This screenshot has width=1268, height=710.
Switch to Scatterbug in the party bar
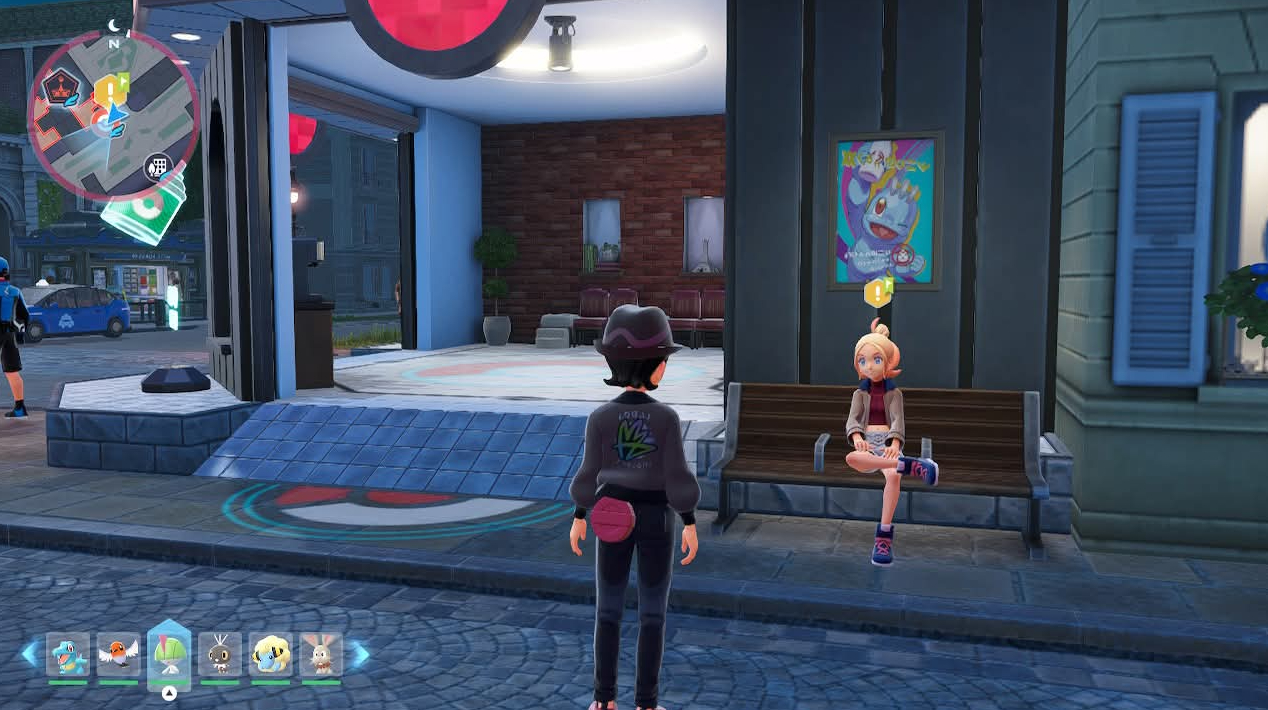point(220,655)
